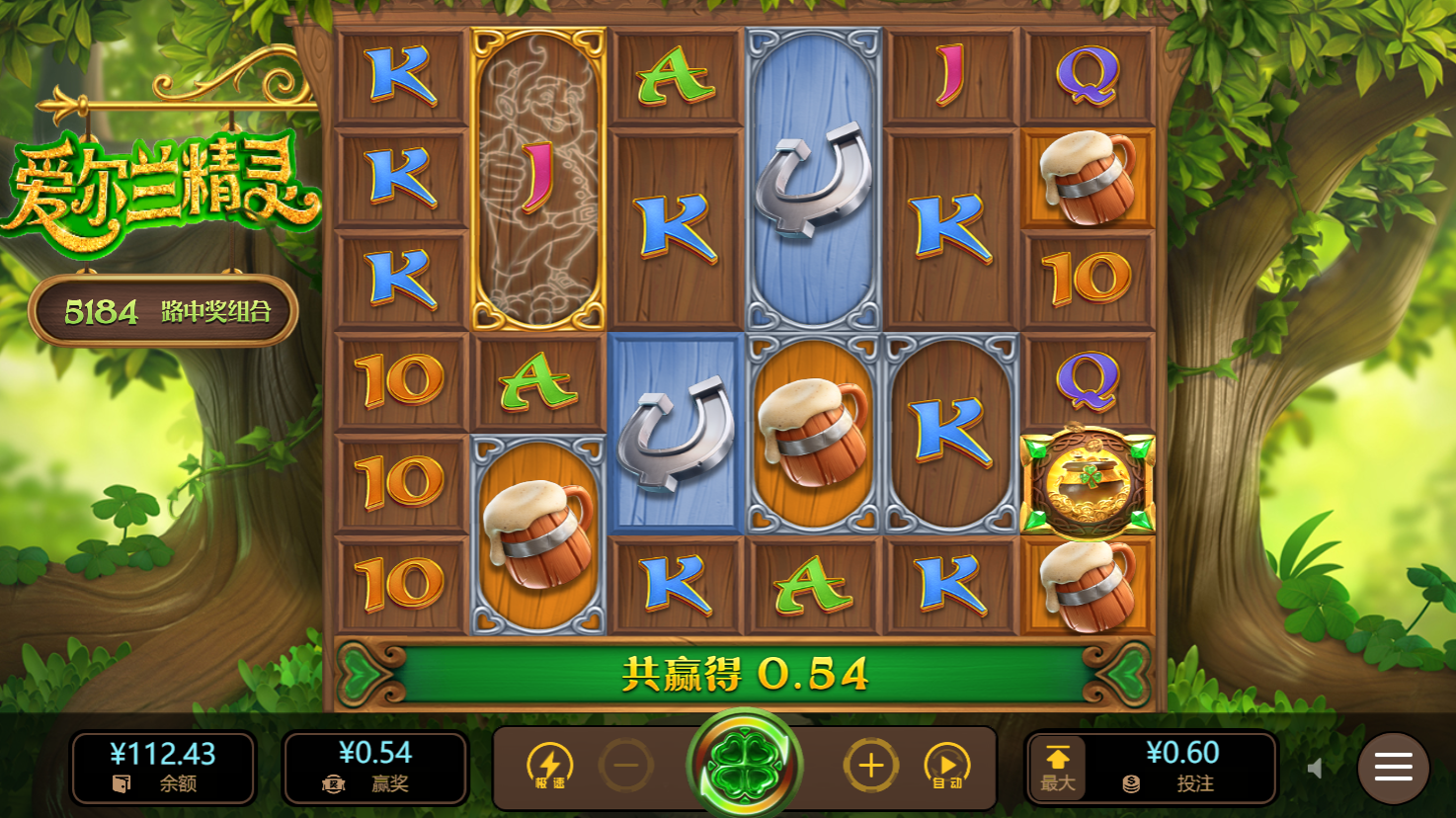Click the wallet icon next to 余额
This screenshot has height=818, width=1456.
coord(121,784)
